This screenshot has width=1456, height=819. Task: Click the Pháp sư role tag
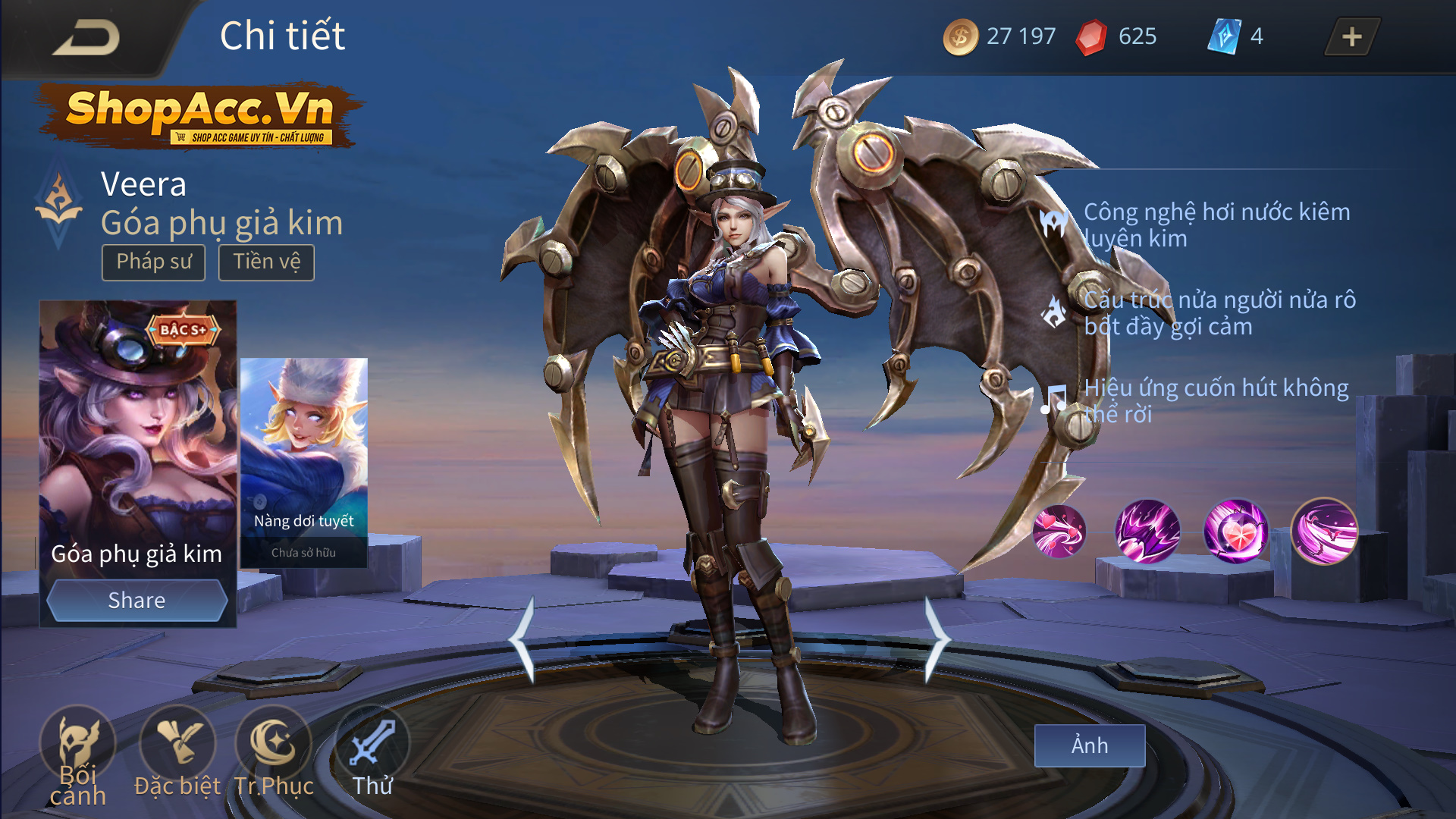(x=154, y=262)
